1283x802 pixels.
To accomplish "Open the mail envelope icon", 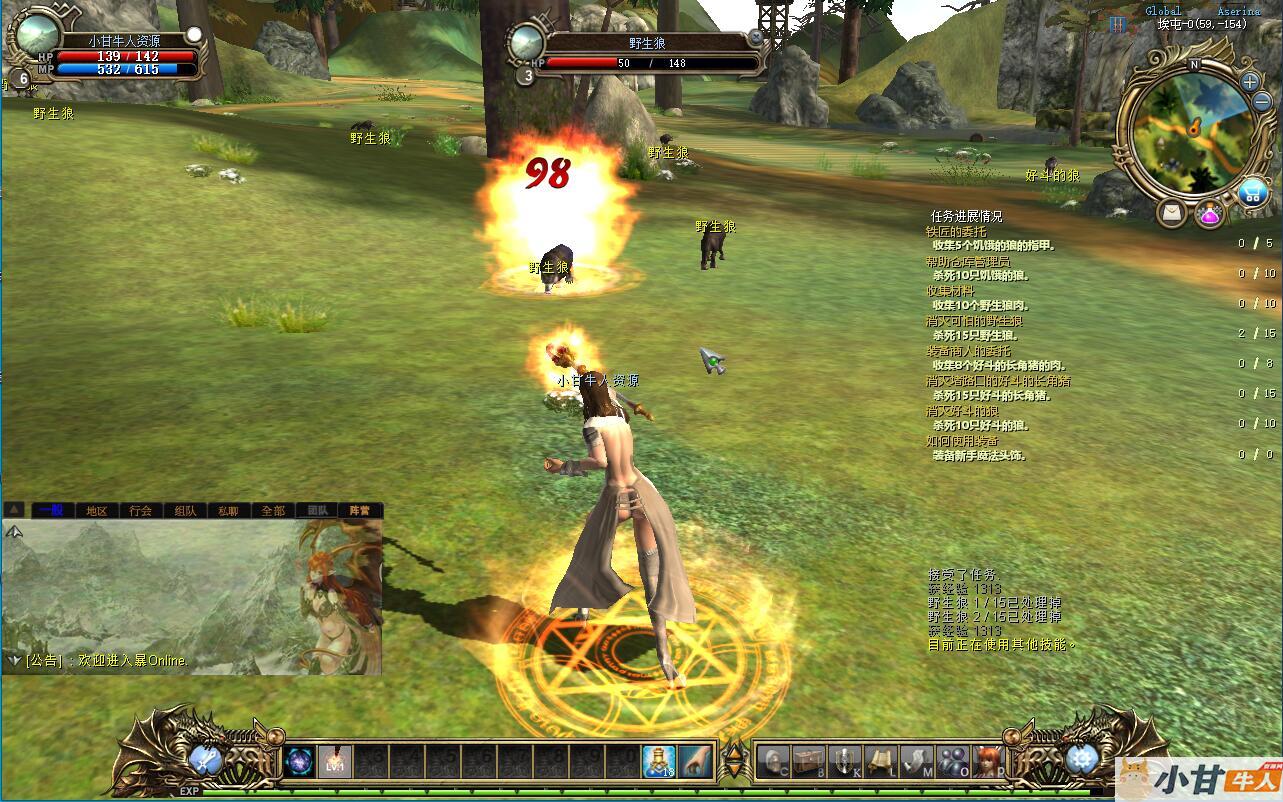I will pyautogui.click(x=1172, y=213).
